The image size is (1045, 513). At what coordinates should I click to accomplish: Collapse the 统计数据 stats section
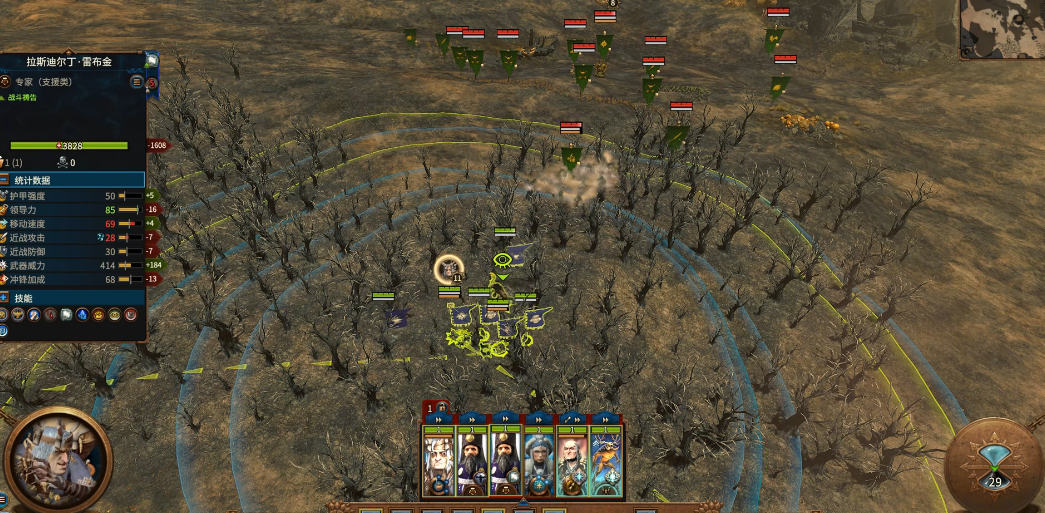(6, 180)
